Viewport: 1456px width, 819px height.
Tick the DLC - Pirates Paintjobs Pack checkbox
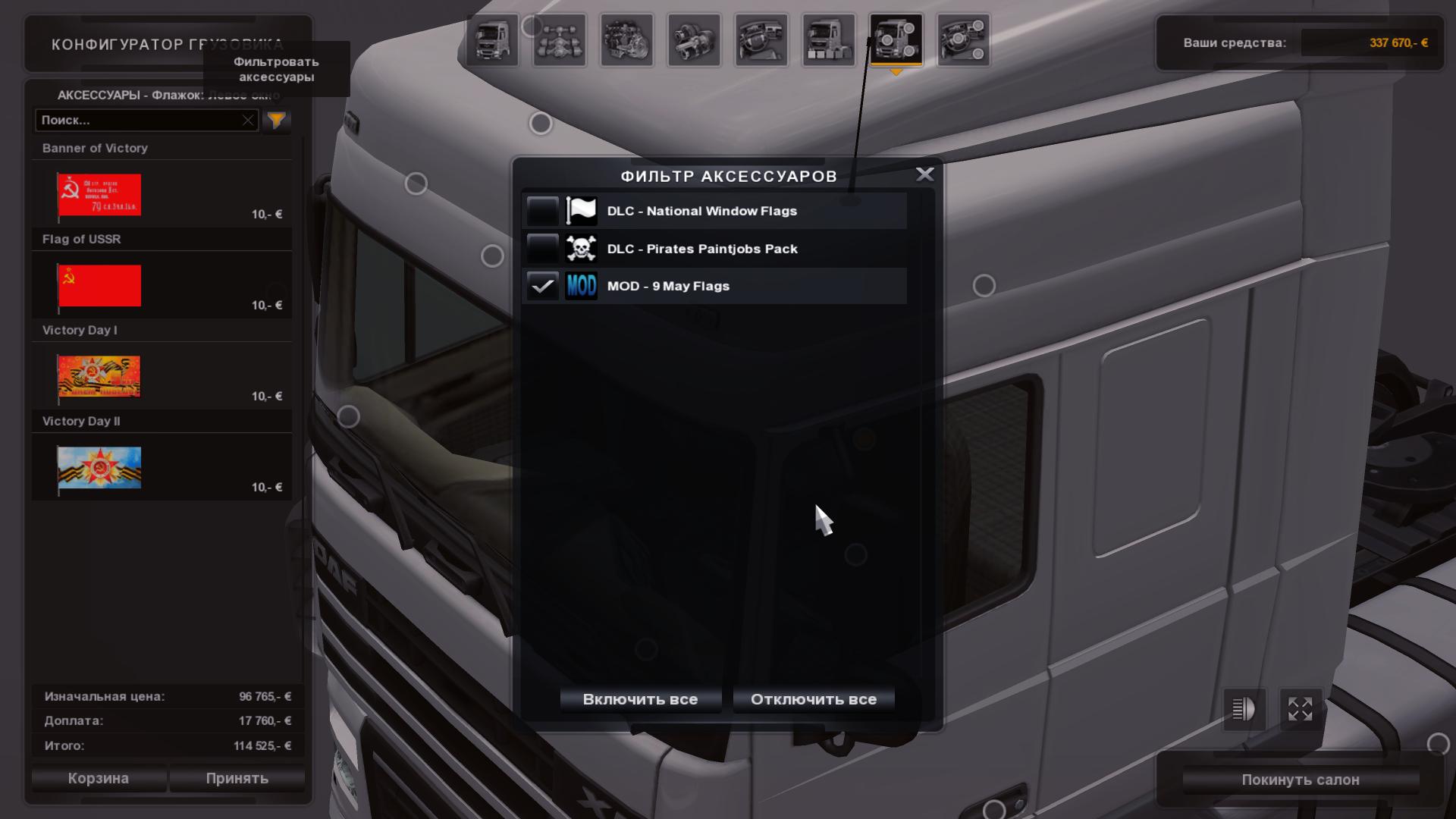coord(543,249)
